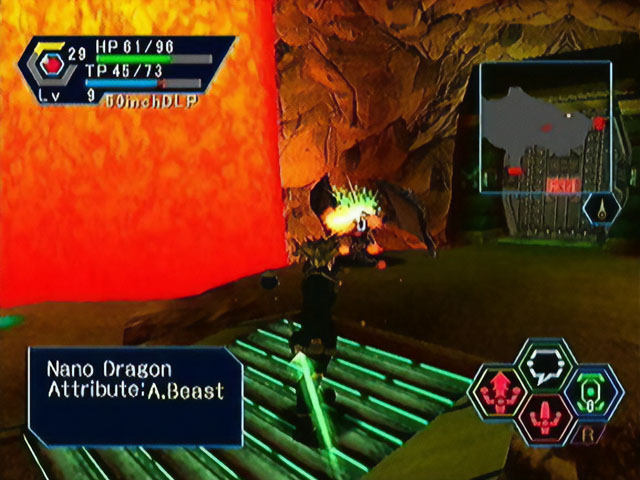The width and height of the screenshot is (640, 480).
Task: Open the speech bubble chat action
Action: coord(546,365)
